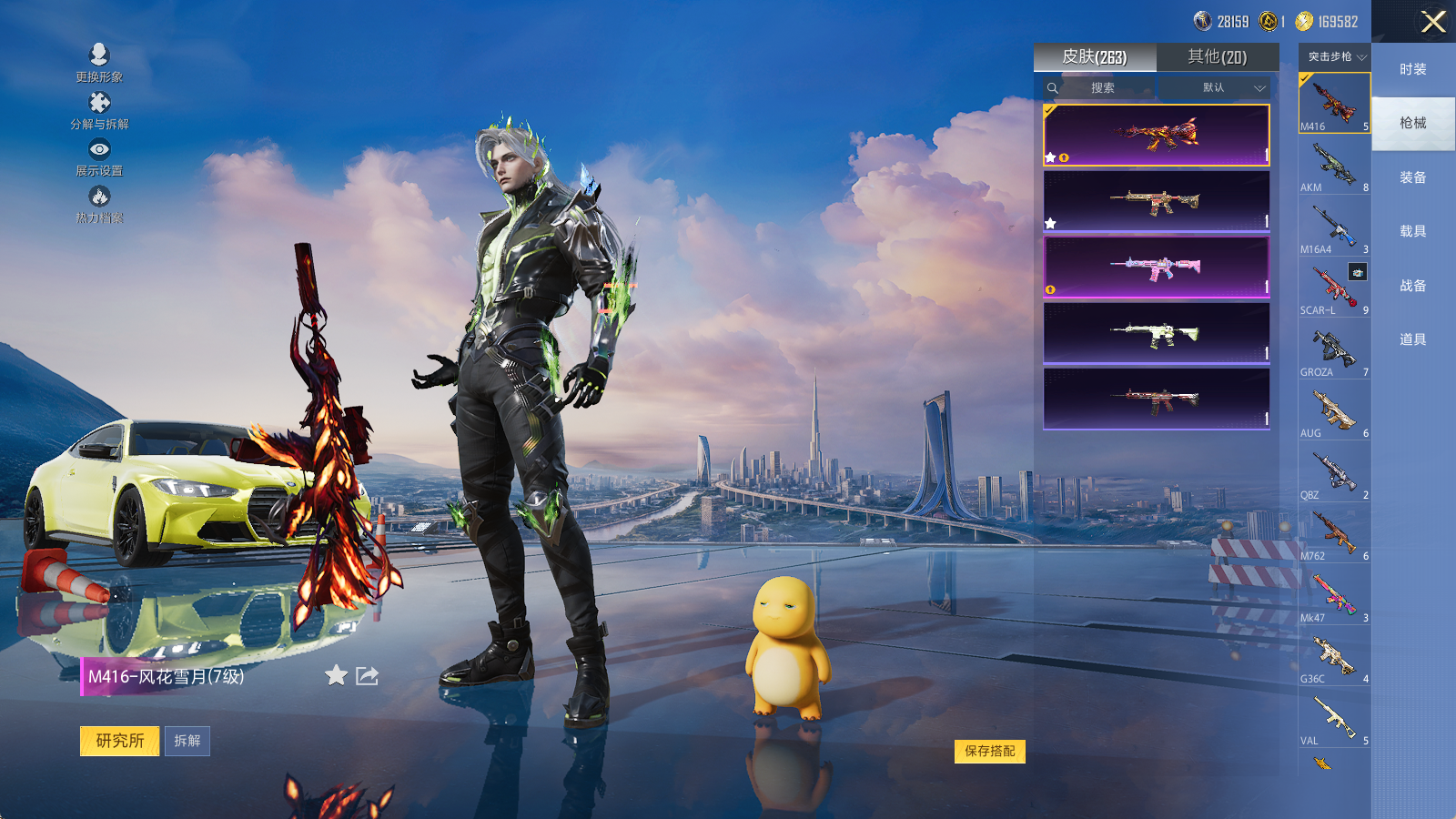Click the 拆解 button
The height and width of the screenshot is (819, 1456).
pyautogui.click(x=187, y=741)
